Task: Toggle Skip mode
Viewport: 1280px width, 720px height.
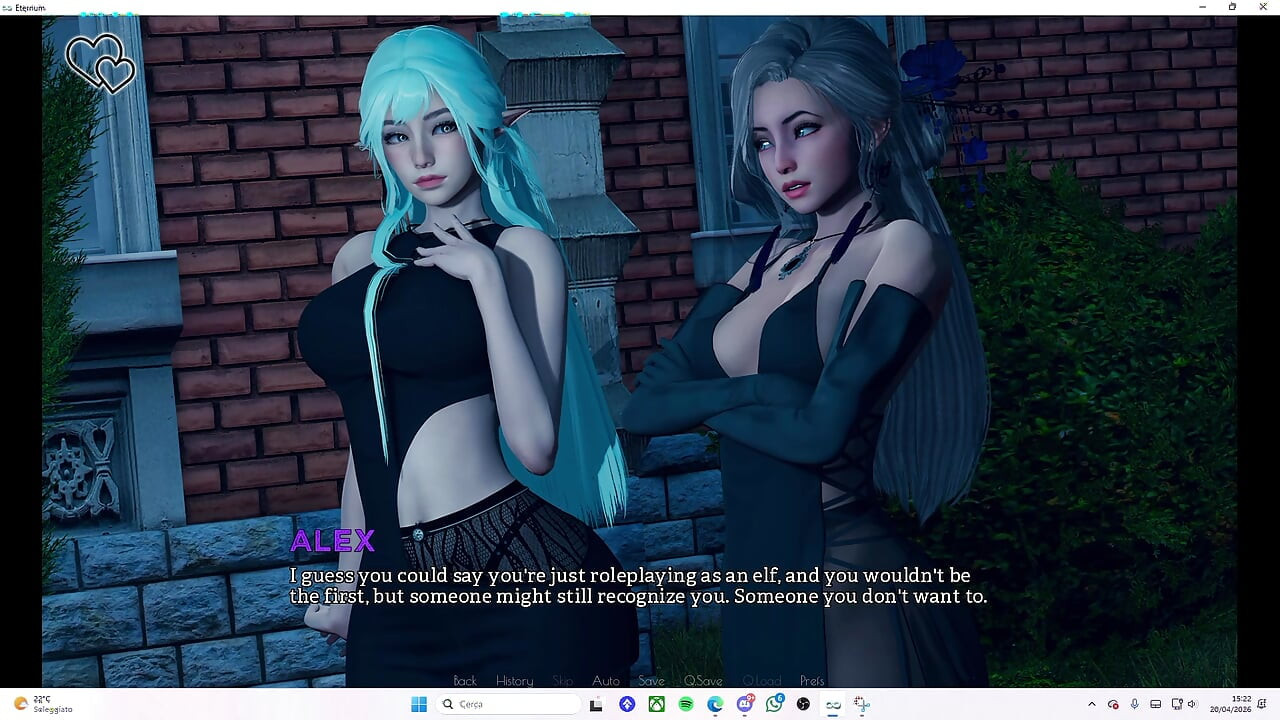Action: (562, 680)
